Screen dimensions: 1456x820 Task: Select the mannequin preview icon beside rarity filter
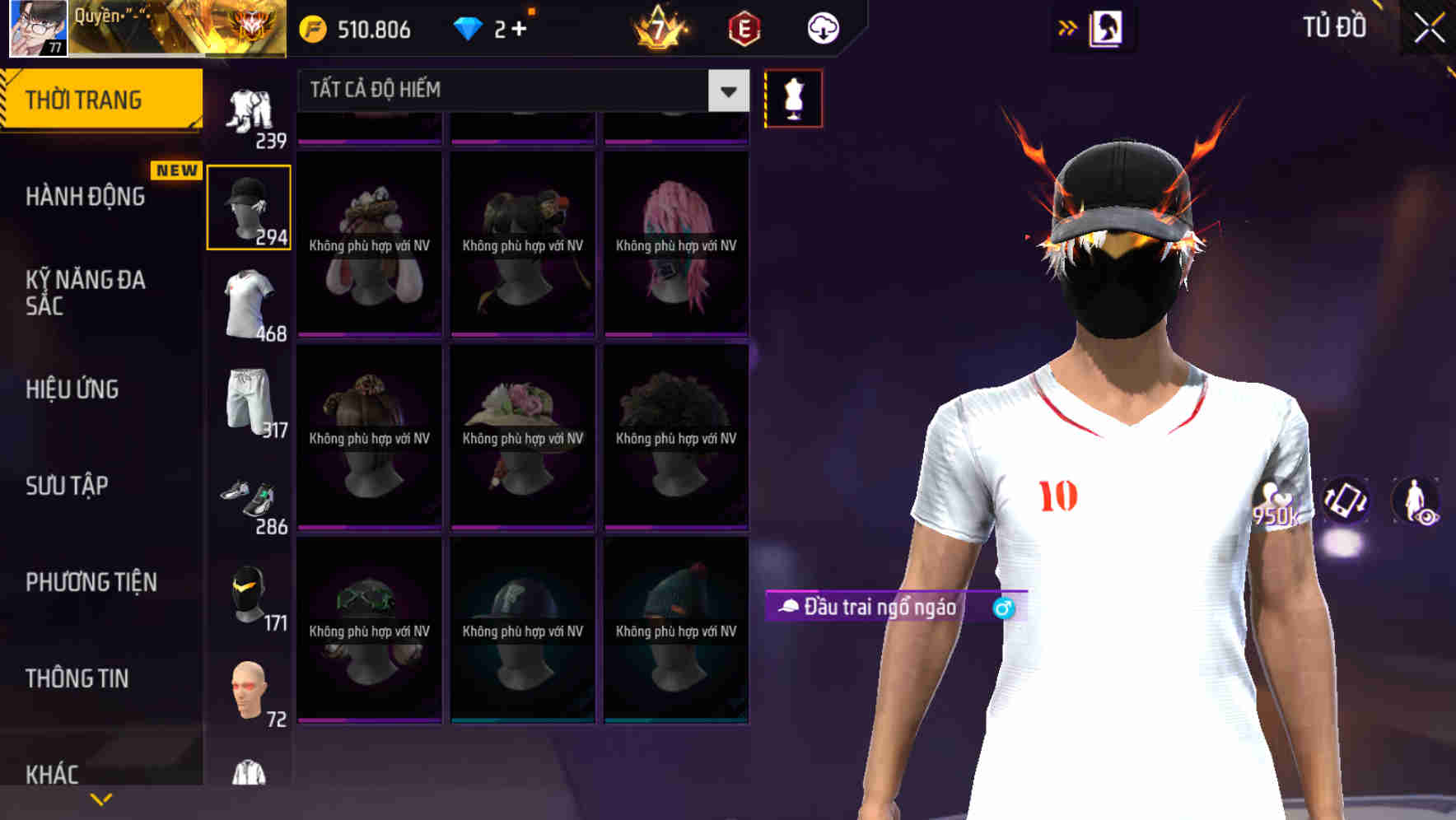(792, 97)
